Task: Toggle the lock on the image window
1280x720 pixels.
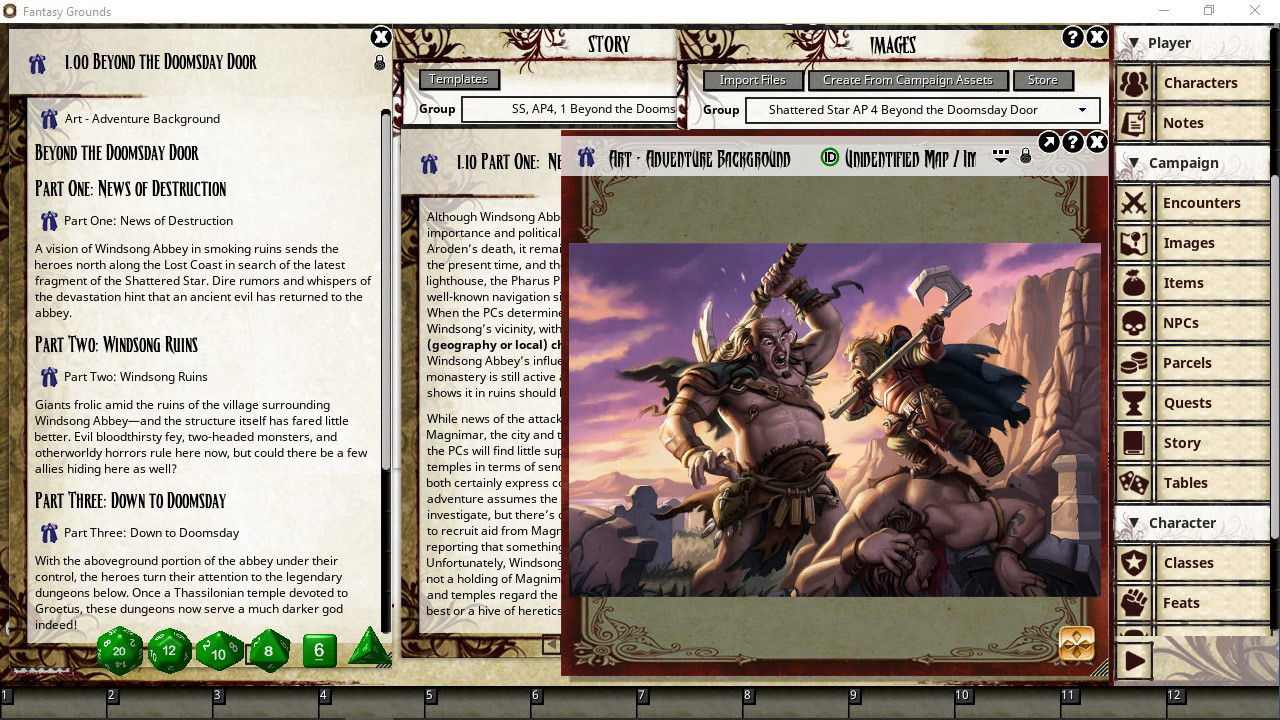Action: point(1025,156)
